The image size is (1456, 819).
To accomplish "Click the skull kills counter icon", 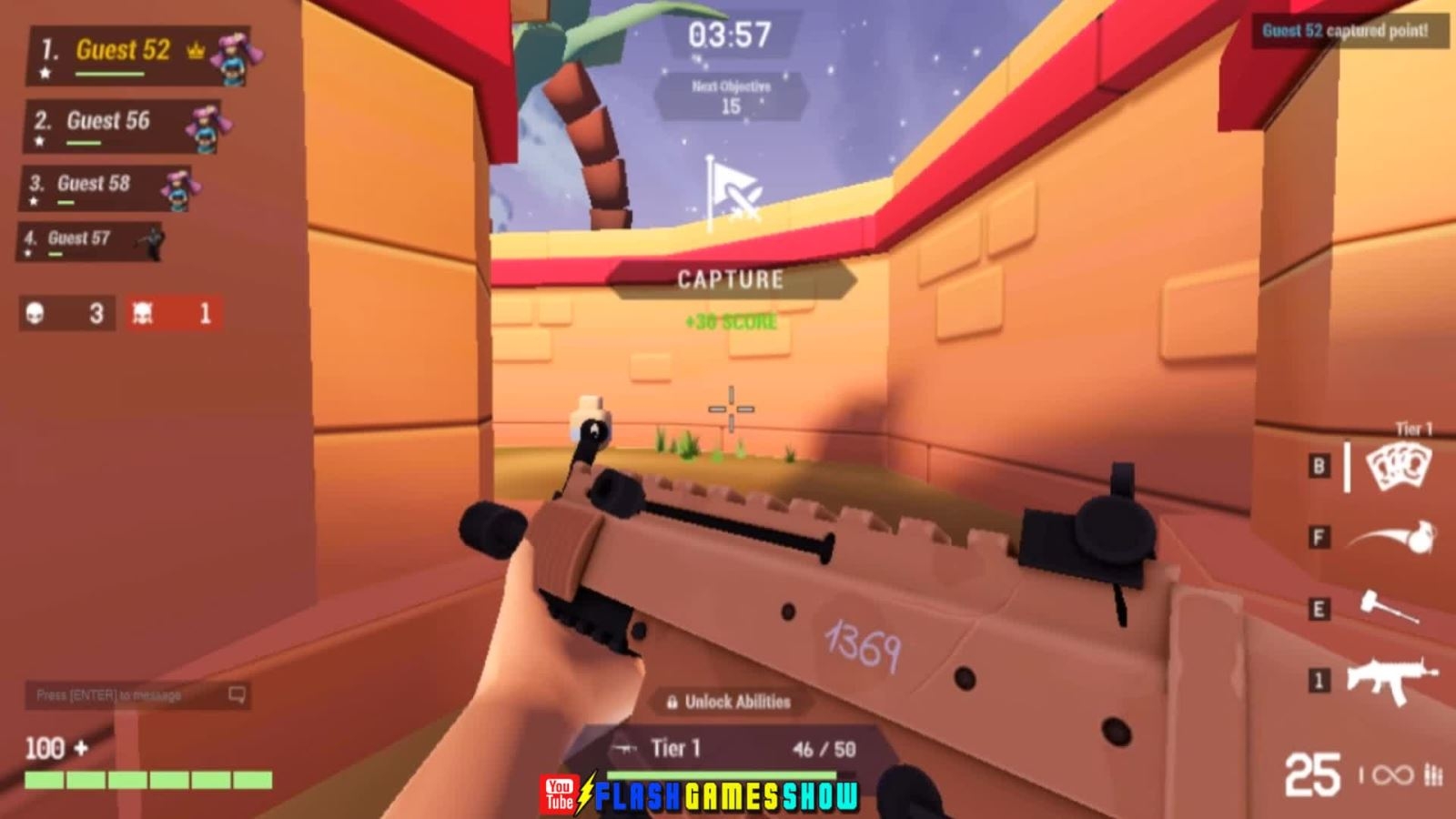I will tap(35, 313).
